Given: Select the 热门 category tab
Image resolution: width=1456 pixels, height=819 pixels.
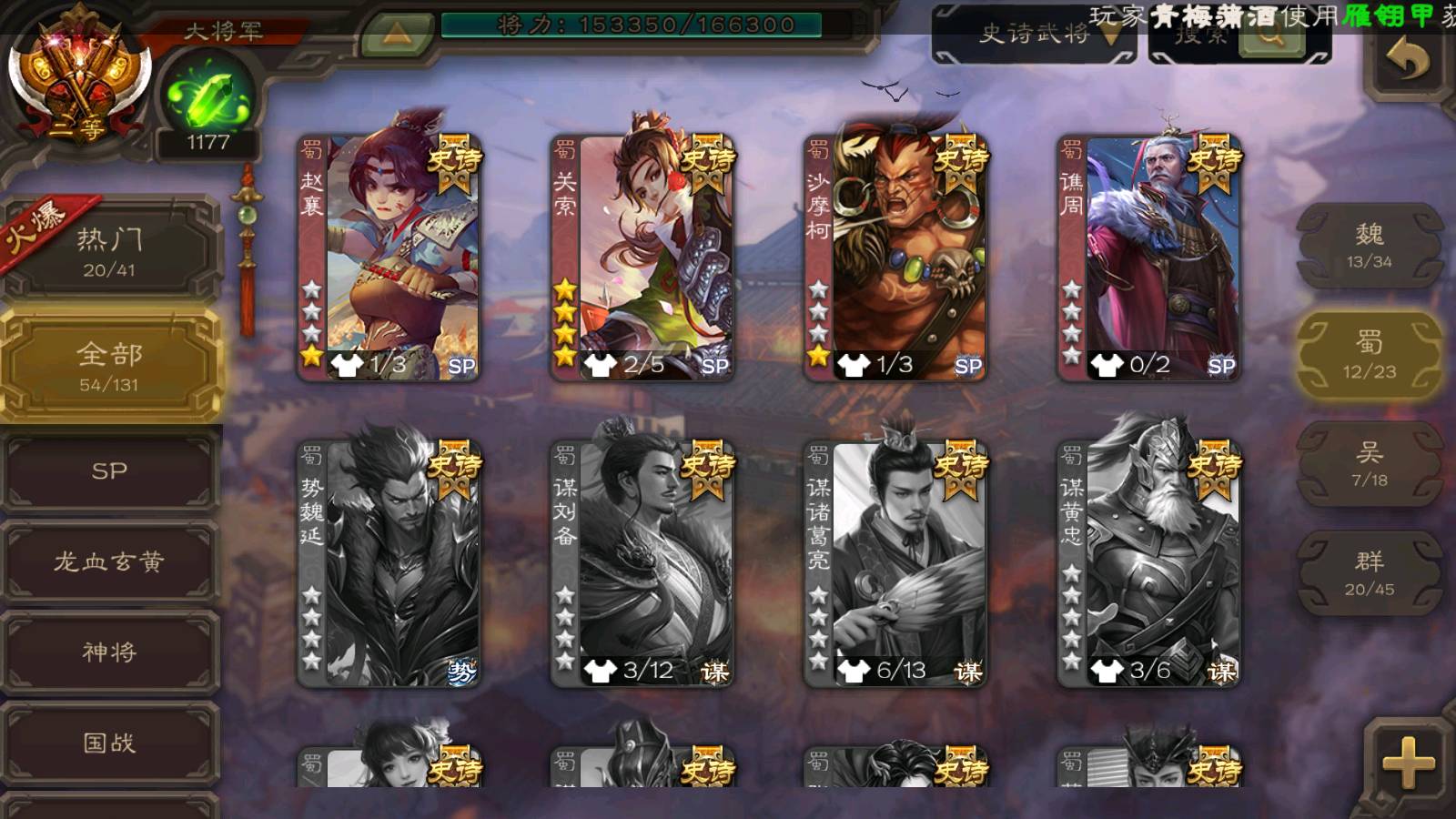Looking at the screenshot, I should (x=109, y=250).
